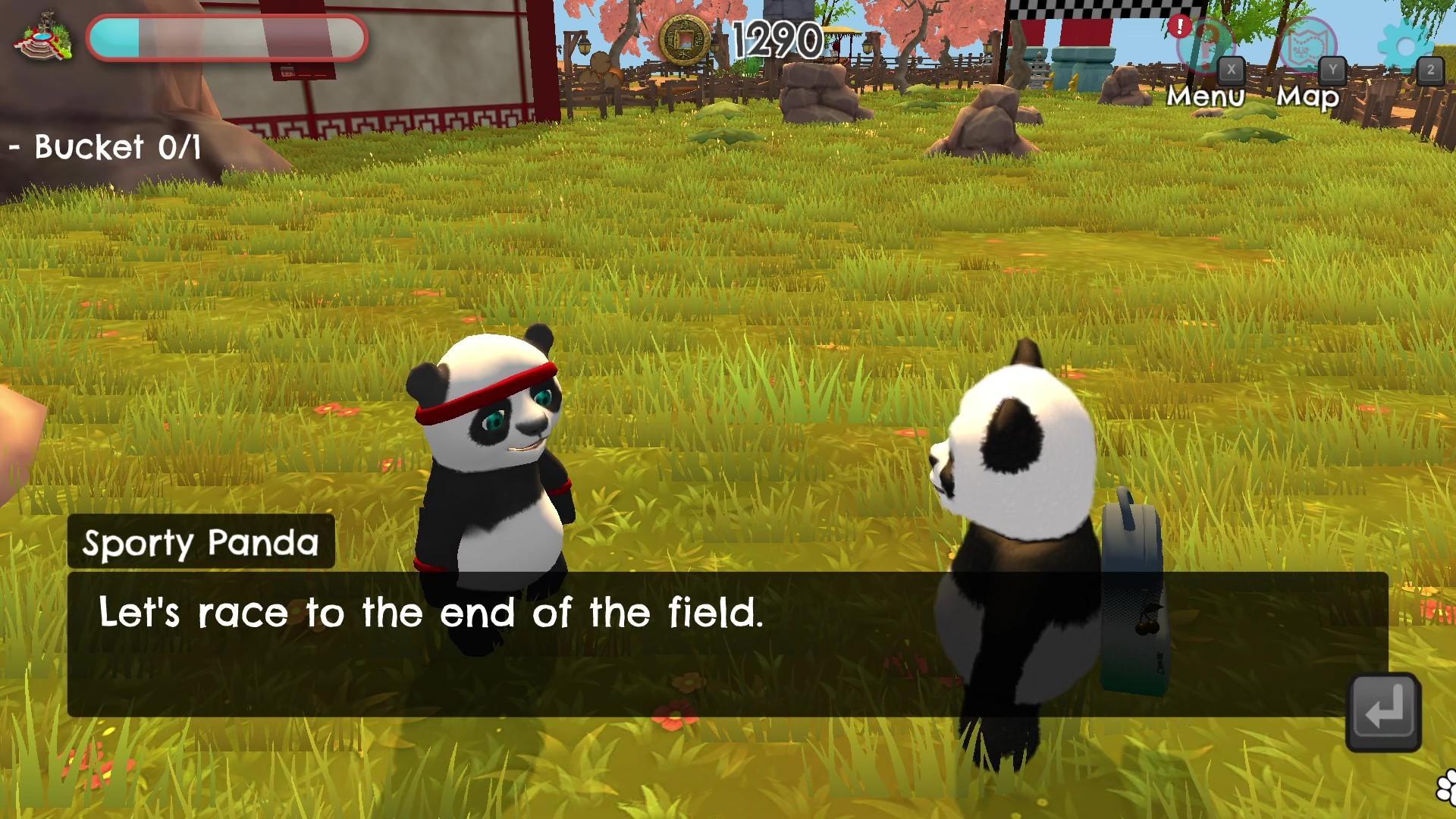Image resolution: width=1456 pixels, height=819 pixels.
Task: Click the 2 key hint beside the gear
Action: pos(1430,71)
